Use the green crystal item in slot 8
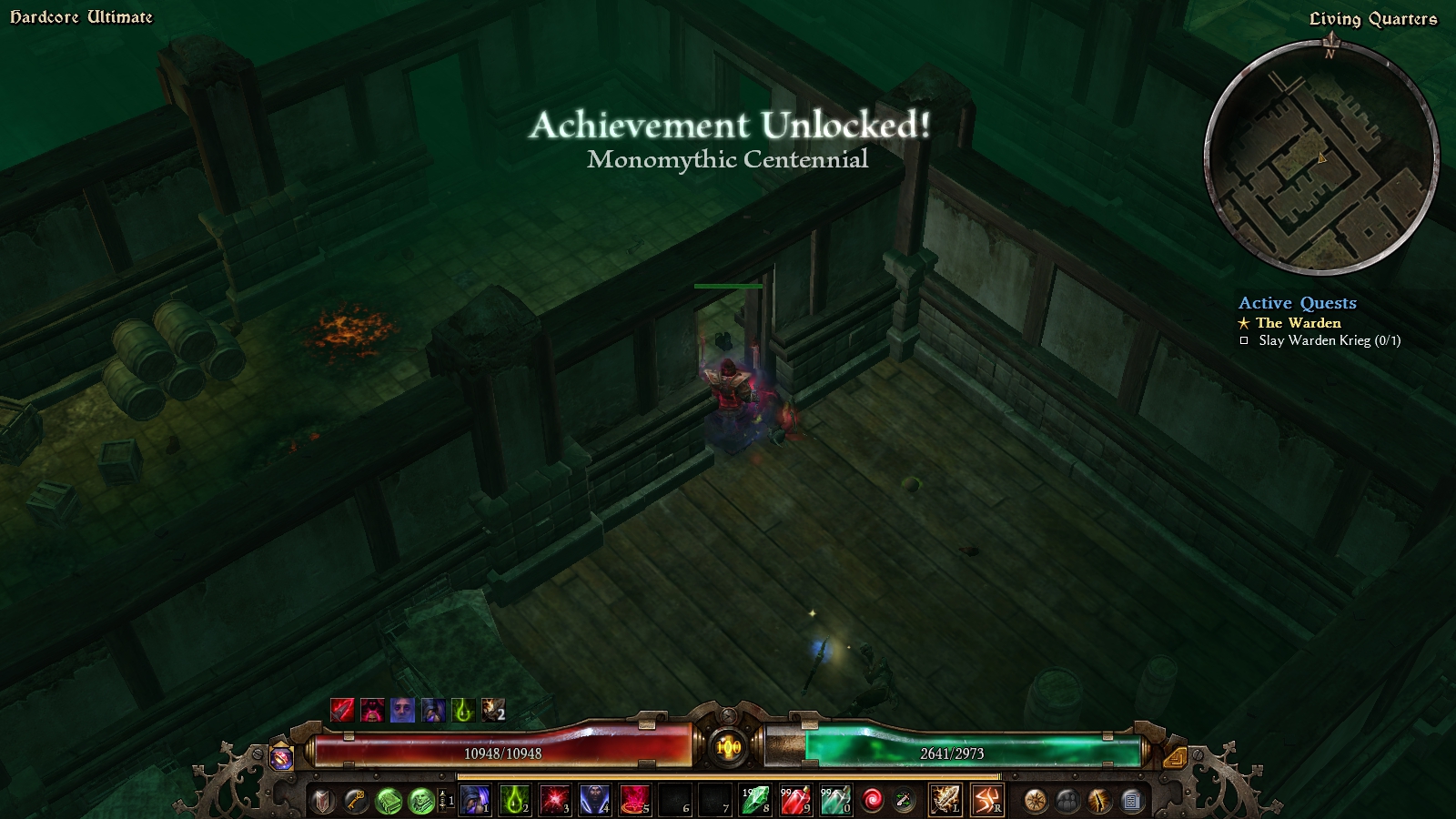Screen dimensions: 1456x819 point(755,800)
